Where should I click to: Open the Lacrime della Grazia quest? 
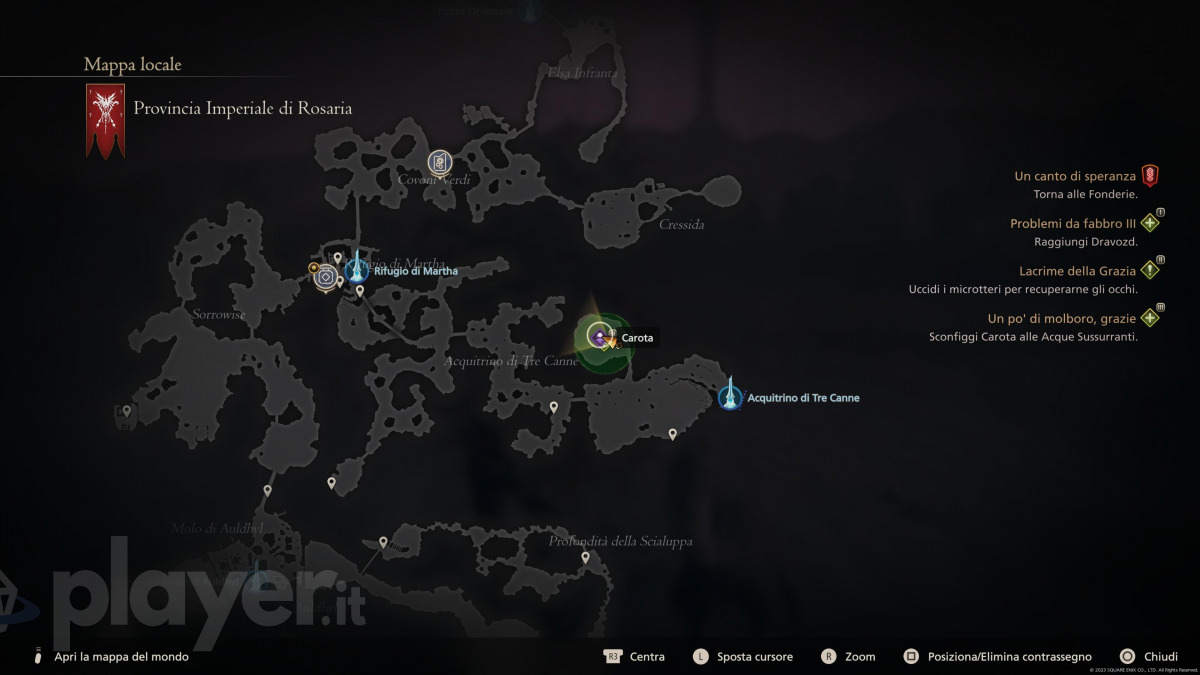[x=1077, y=271]
